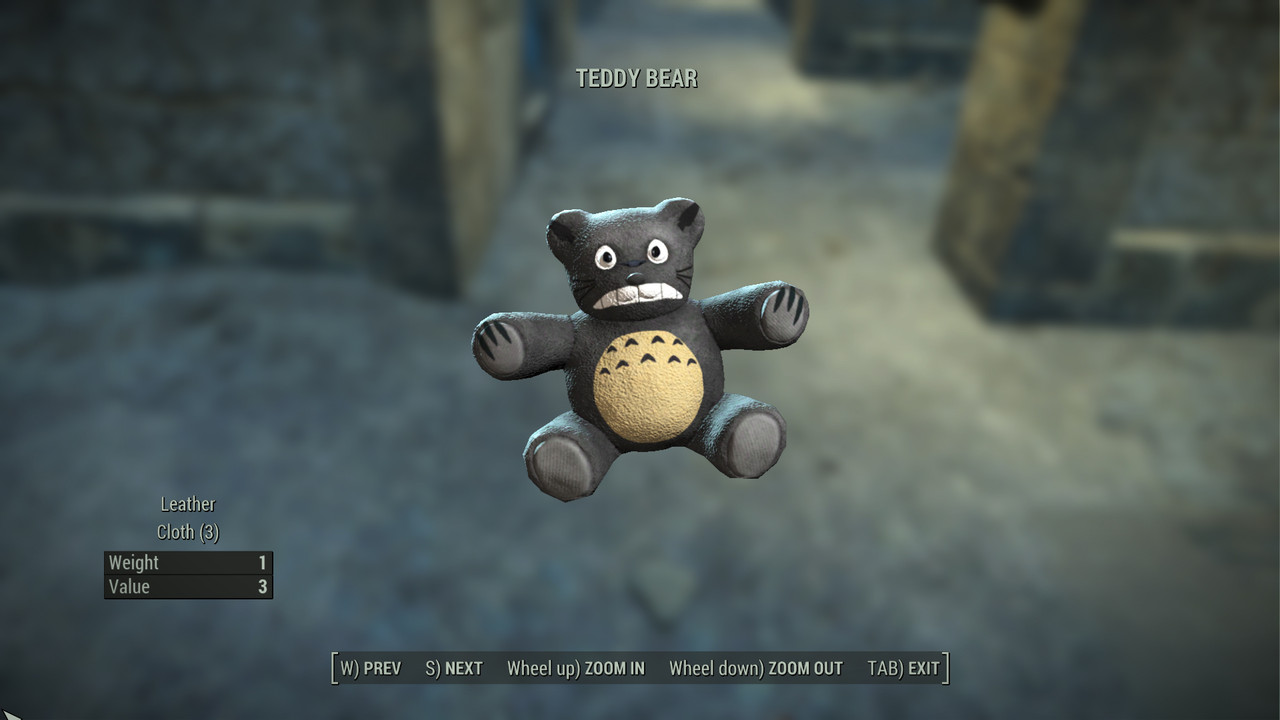This screenshot has height=720, width=1280.
Task: Highlight the Weight stat row
Action: pyautogui.click(x=188, y=562)
